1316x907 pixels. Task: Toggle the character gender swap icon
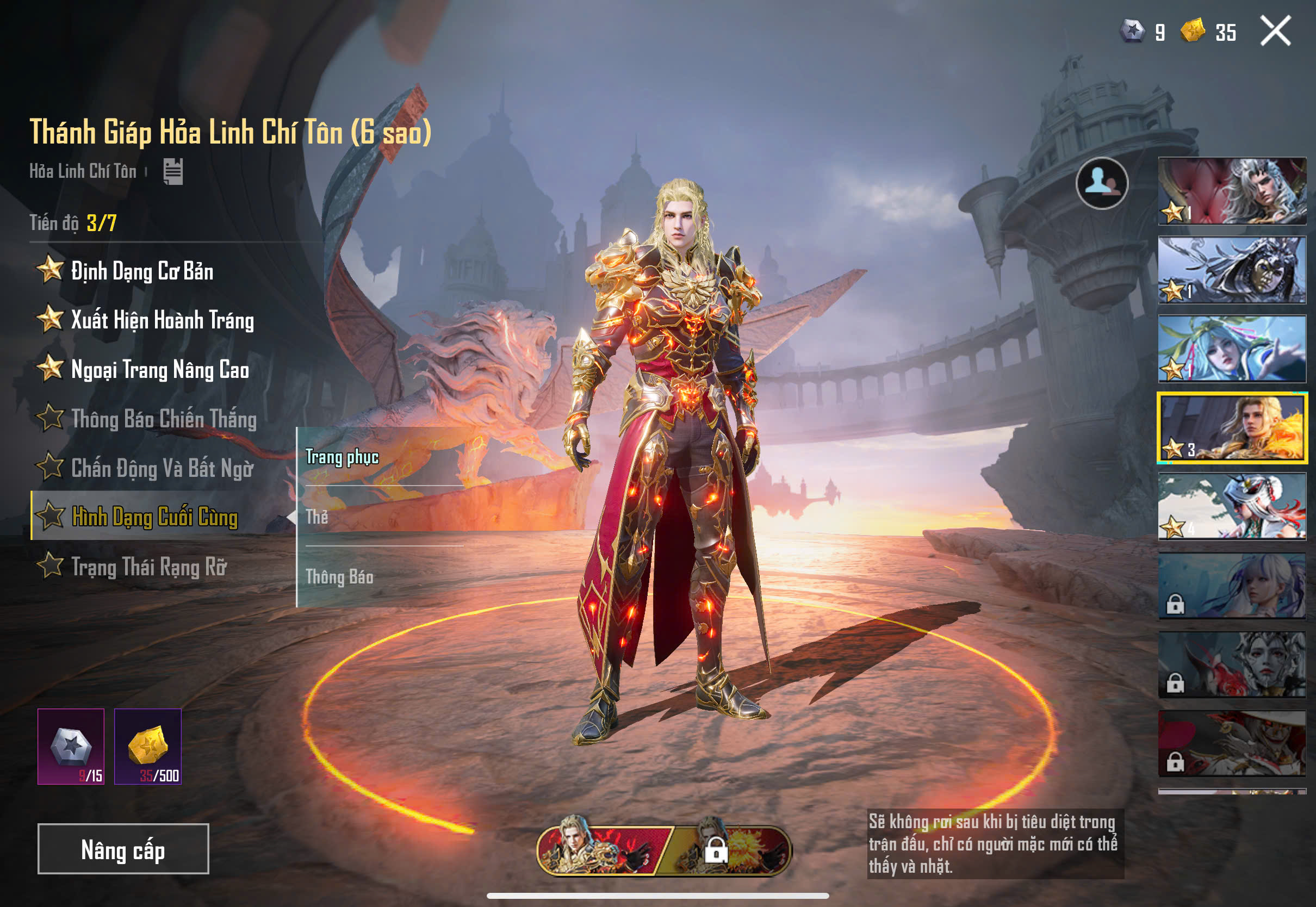pyautogui.click(x=1101, y=183)
